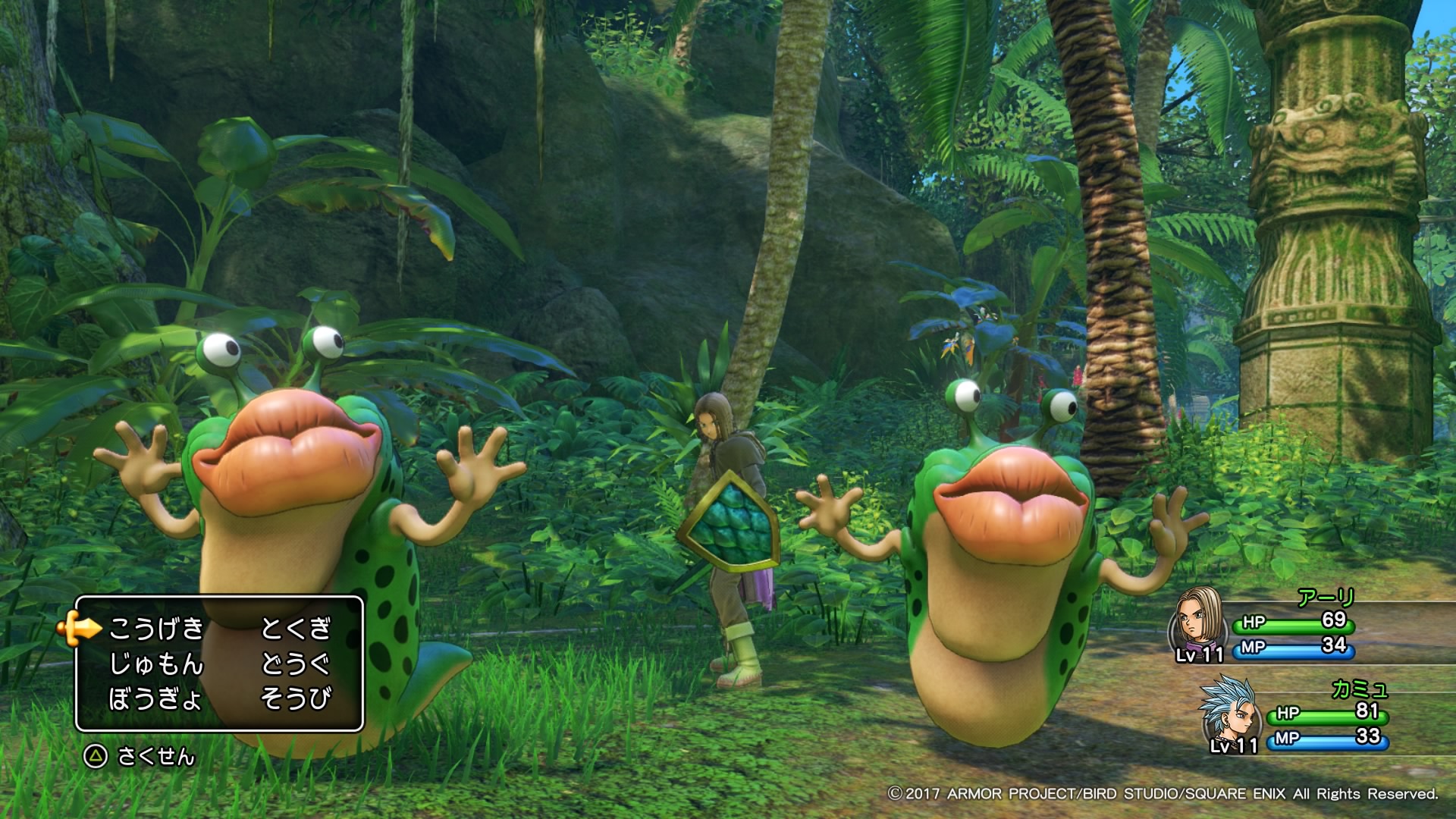Viewport: 1456px width, 819px height.
Task: Pick the ぼうぎょ defend command
Action: click(155, 699)
